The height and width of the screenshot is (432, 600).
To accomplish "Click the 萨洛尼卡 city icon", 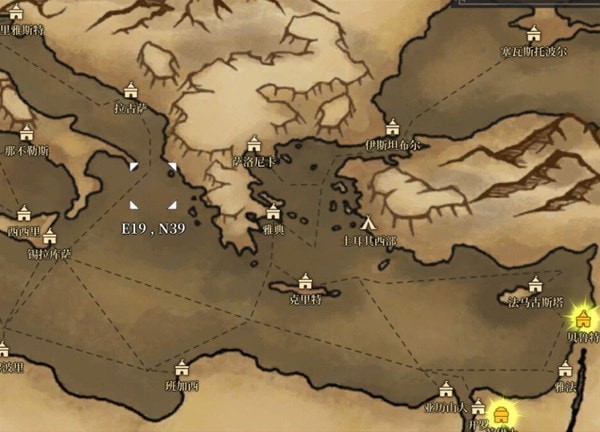I will 254,143.
